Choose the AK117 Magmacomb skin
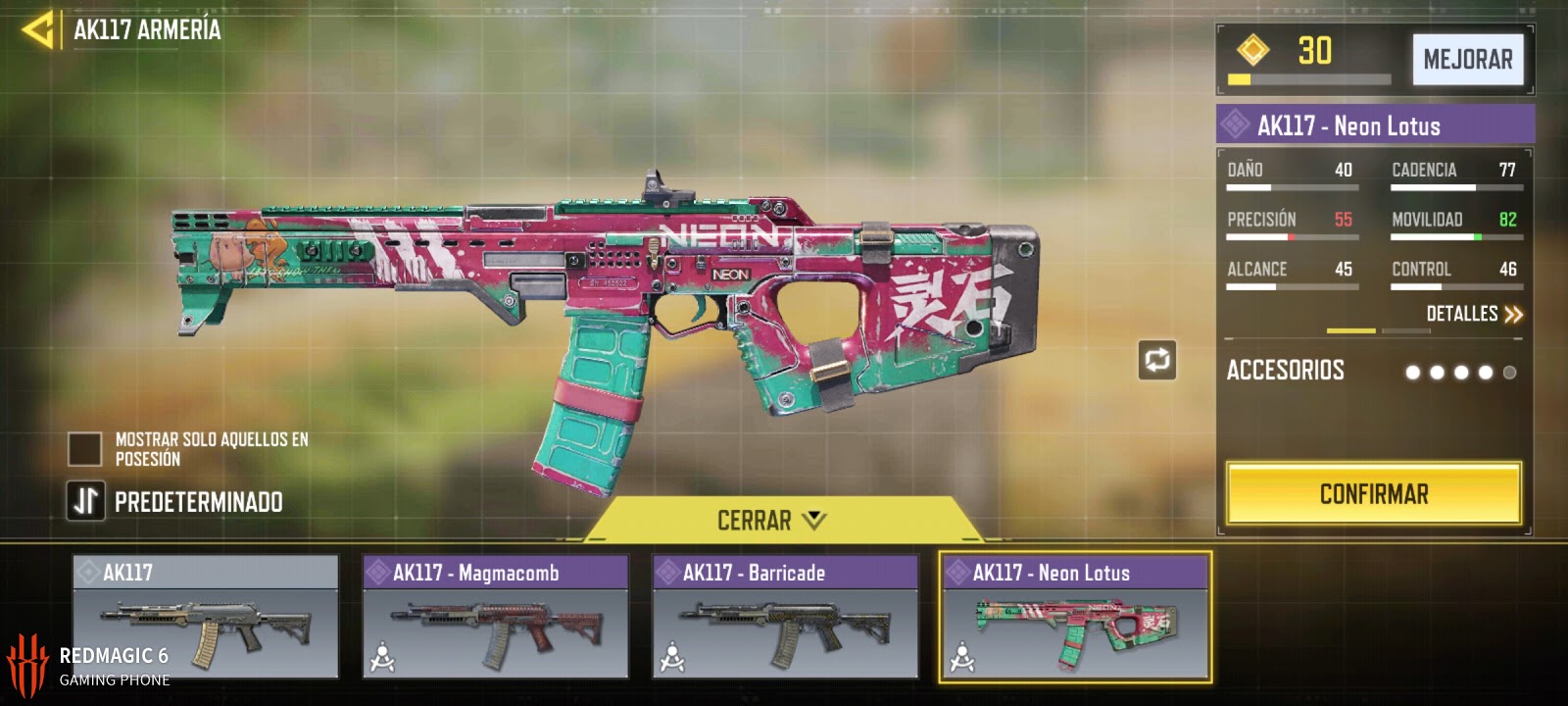This screenshot has height=706, width=1568. tap(495, 617)
